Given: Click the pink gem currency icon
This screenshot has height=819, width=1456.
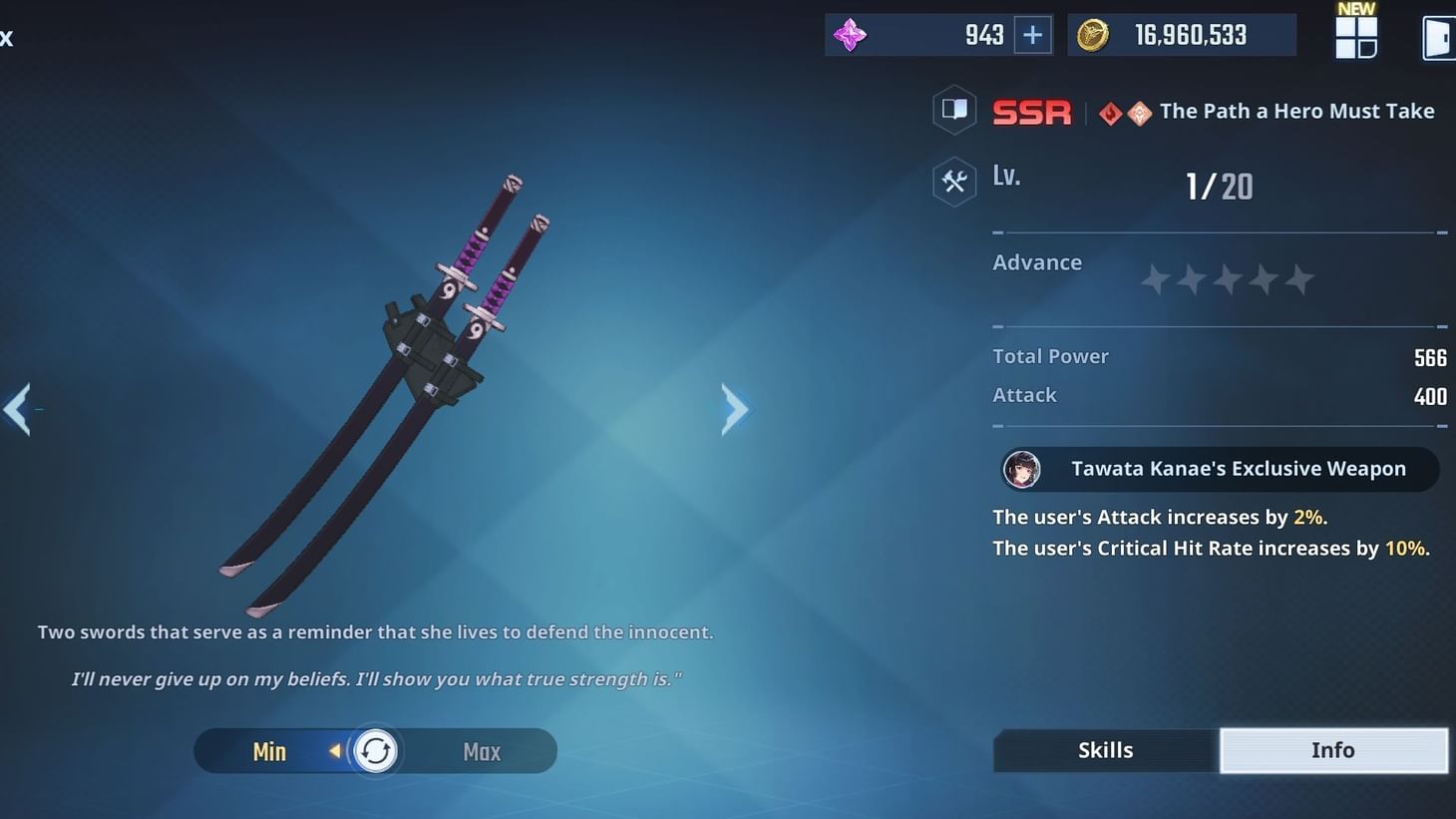Looking at the screenshot, I should [x=849, y=34].
